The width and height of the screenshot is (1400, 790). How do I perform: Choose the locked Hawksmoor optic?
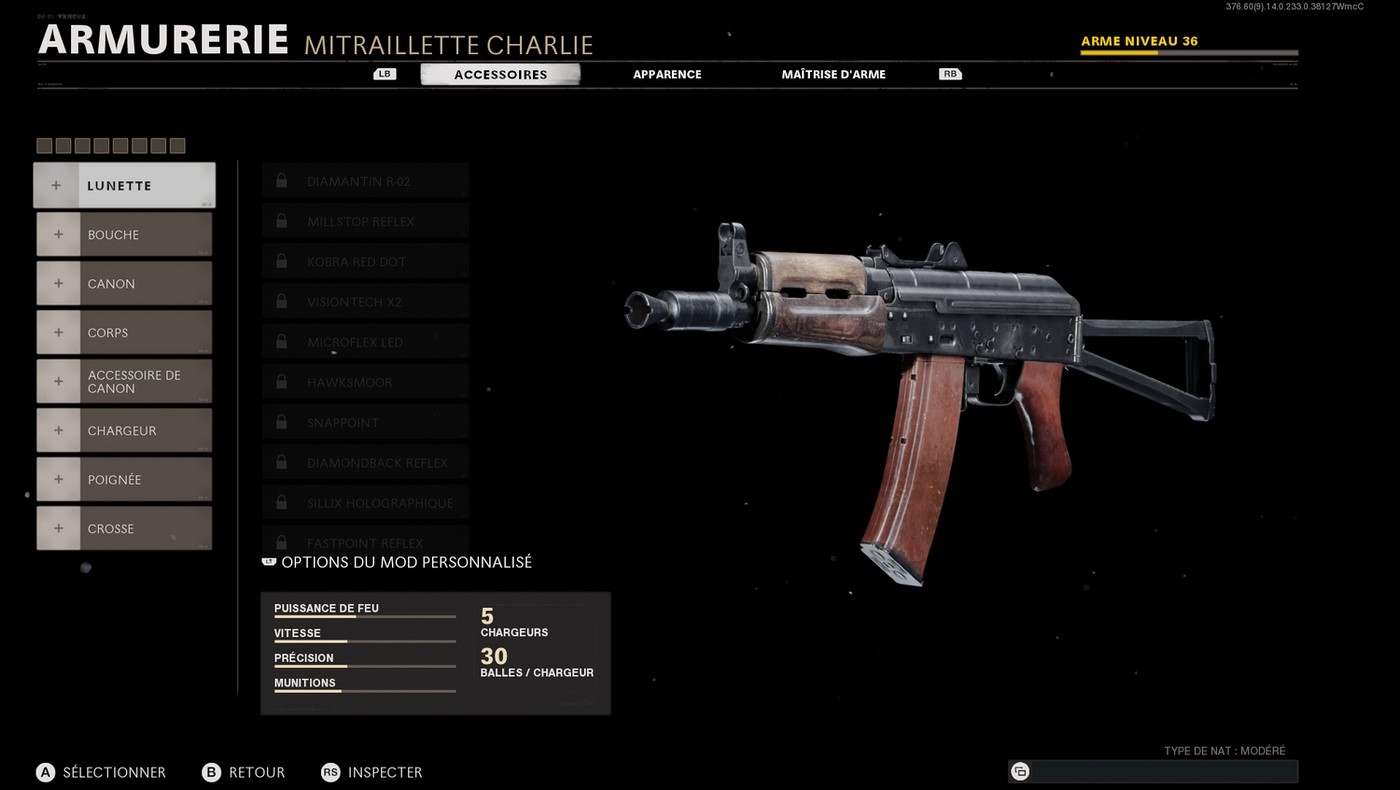(365, 382)
